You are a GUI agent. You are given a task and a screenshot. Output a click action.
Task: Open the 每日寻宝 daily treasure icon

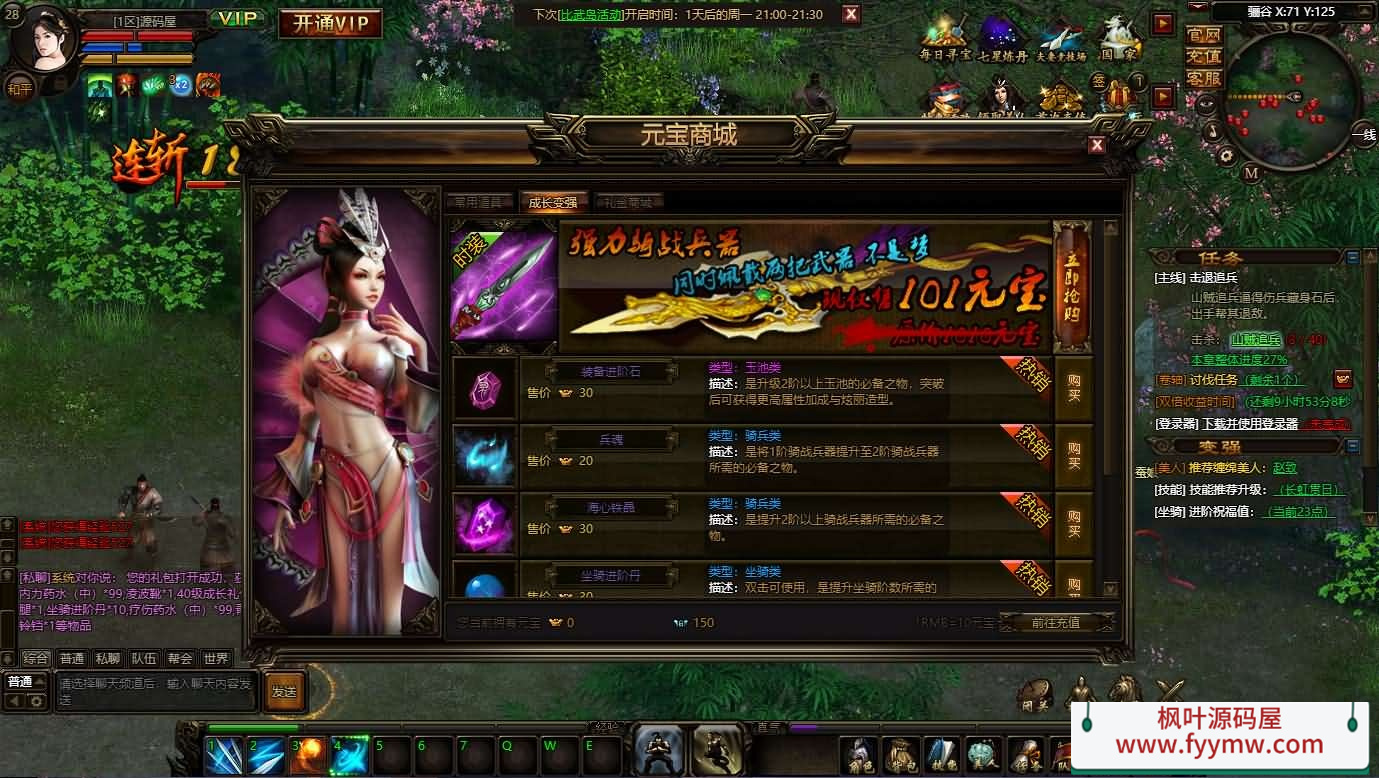point(945,40)
